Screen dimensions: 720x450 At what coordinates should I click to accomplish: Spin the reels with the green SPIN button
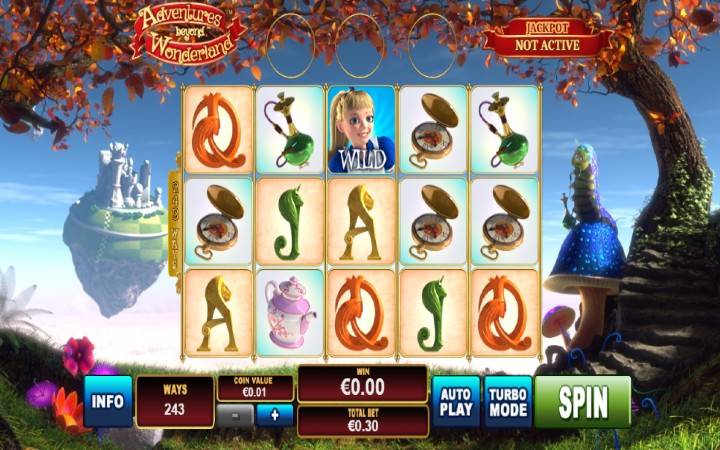click(x=582, y=401)
